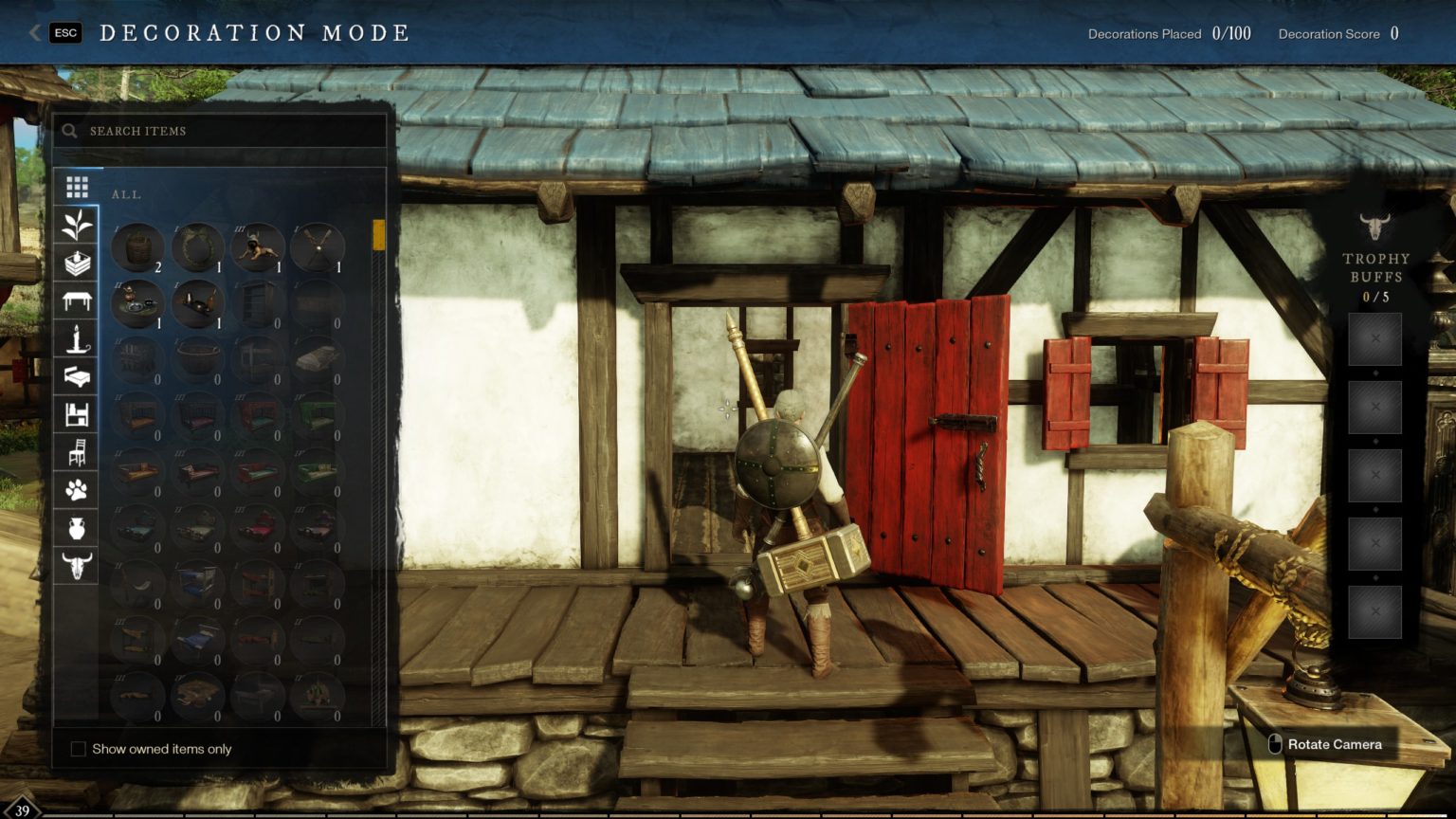This screenshot has height=819, width=1456.
Task: Pick the teapot and plates set item
Action: (137, 303)
